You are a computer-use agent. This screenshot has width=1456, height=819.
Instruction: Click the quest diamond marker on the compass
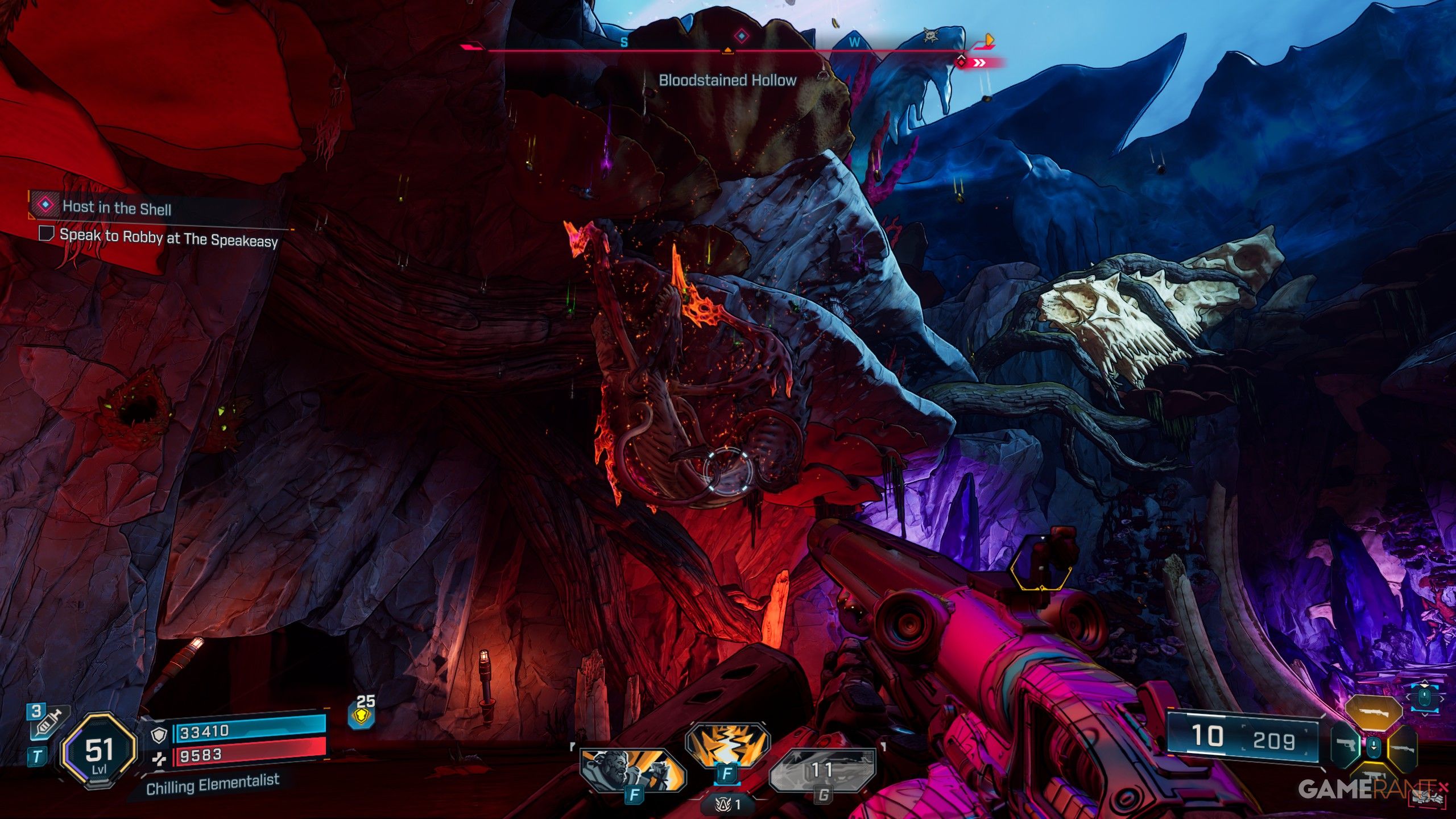coord(741,36)
